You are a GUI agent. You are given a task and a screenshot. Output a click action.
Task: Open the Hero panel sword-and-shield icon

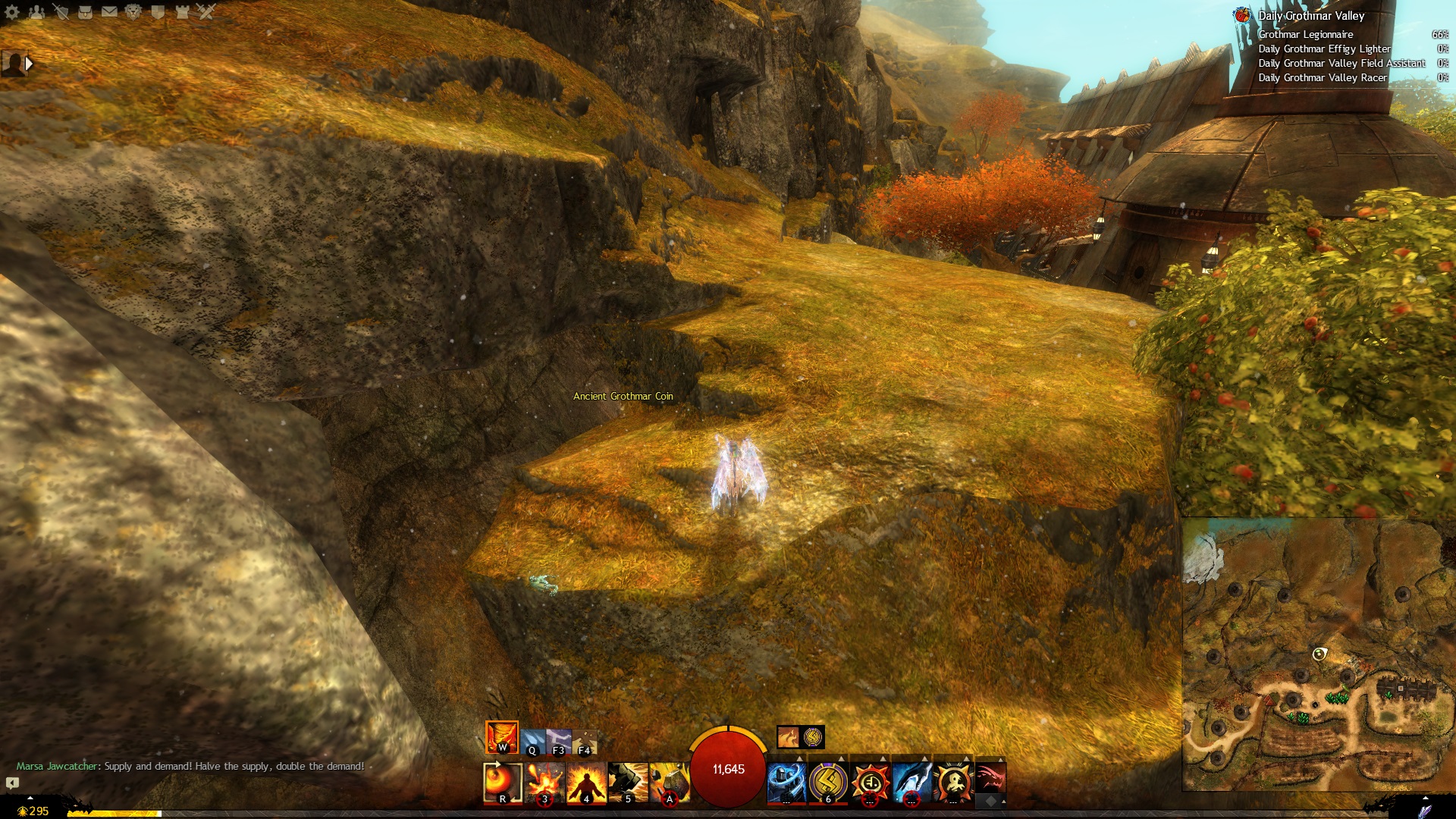click(61, 12)
